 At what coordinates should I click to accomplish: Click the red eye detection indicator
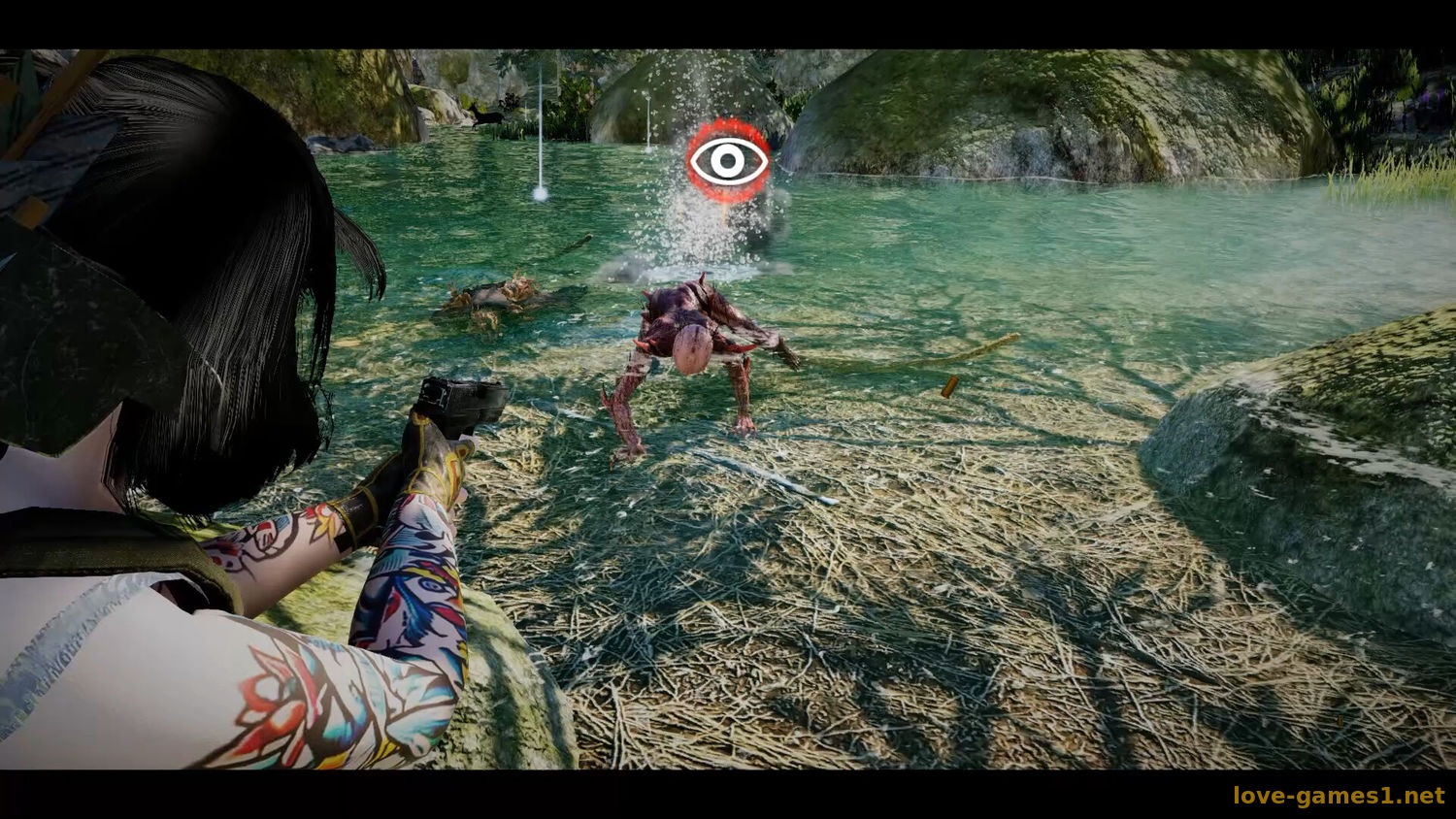pyautogui.click(x=728, y=161)
